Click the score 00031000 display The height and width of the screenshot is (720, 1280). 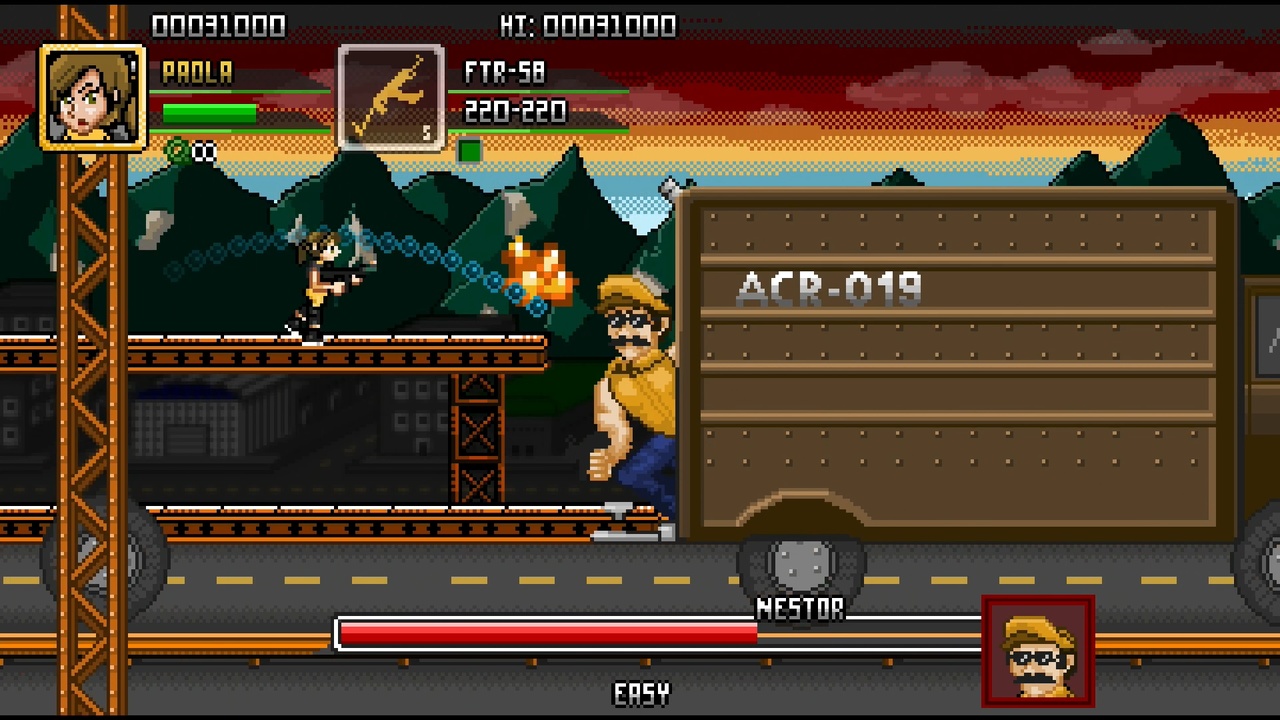[x=222, y=24]
